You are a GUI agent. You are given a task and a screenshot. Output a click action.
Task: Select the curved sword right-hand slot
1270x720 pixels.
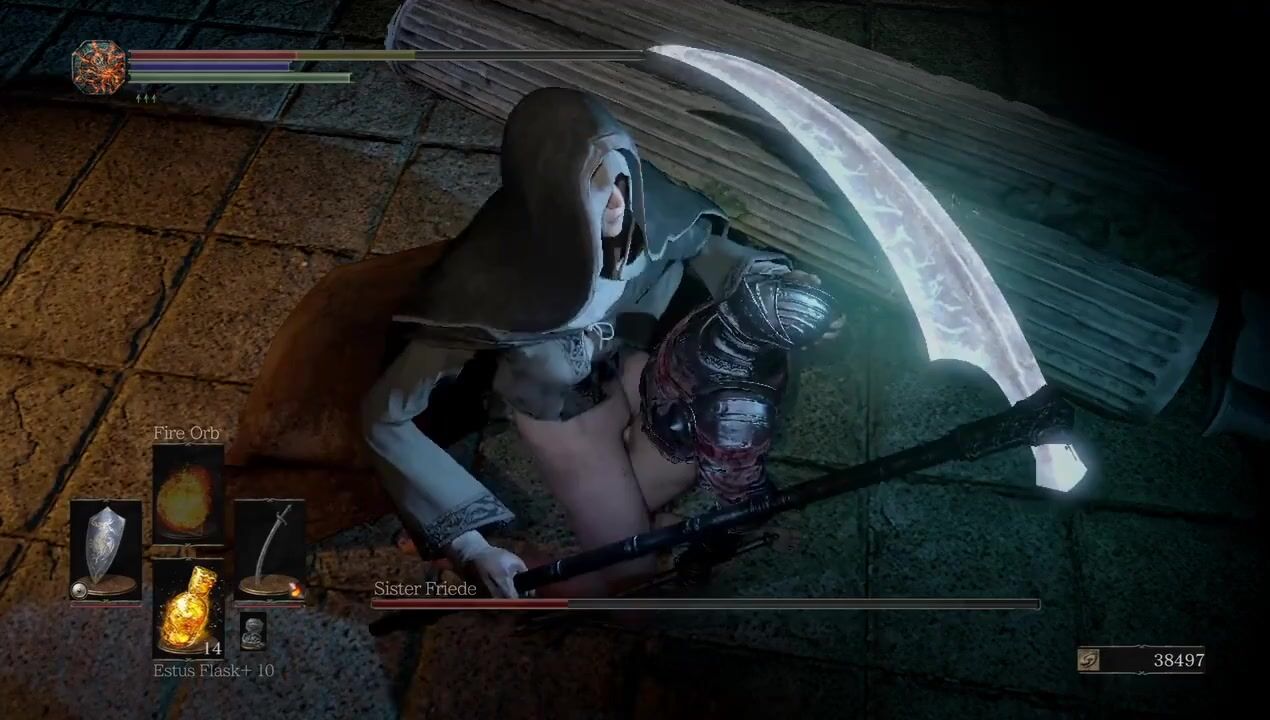[269, 551]
